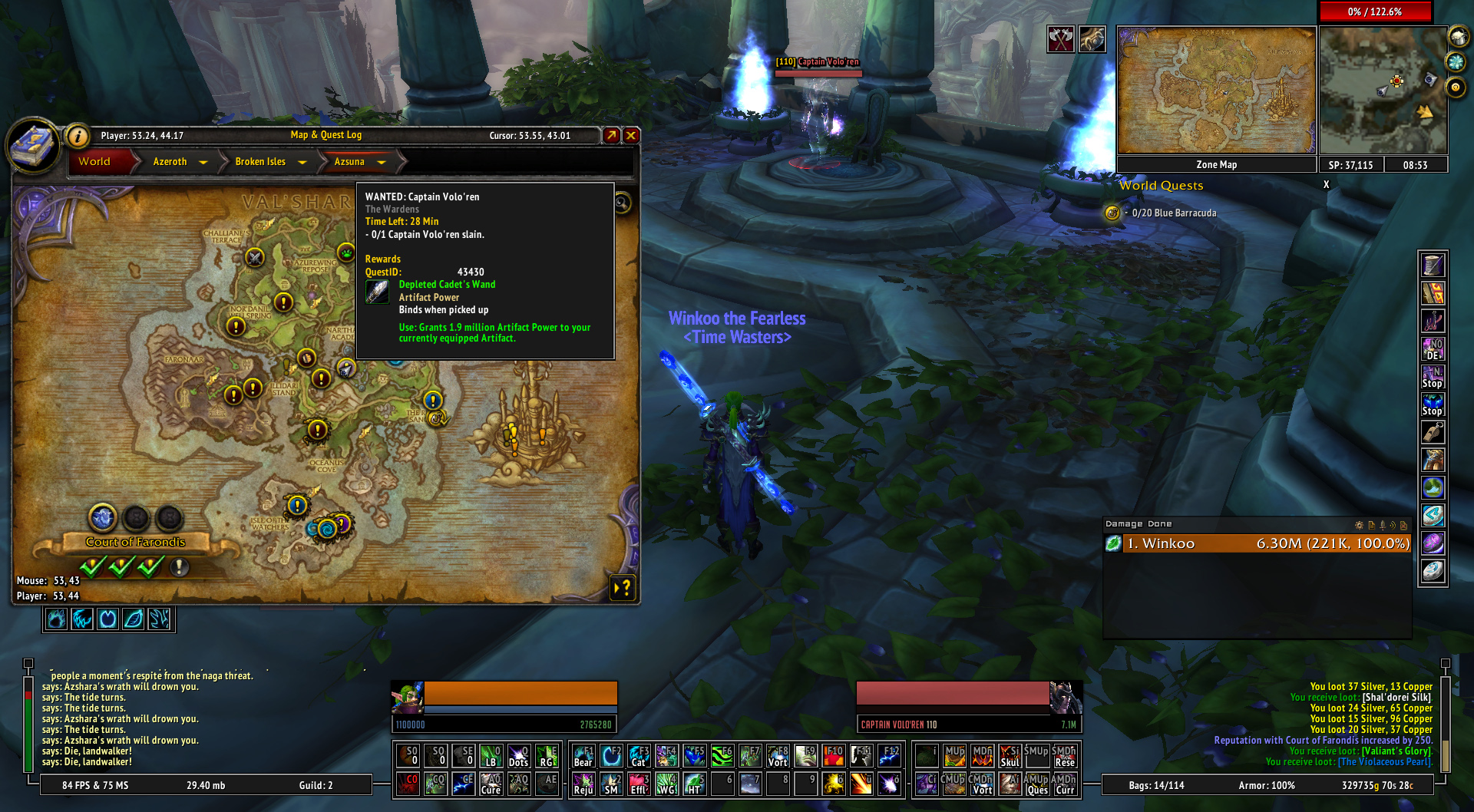Activate the Bear form ability
The image size is (1474, 812).
(583, 756)
